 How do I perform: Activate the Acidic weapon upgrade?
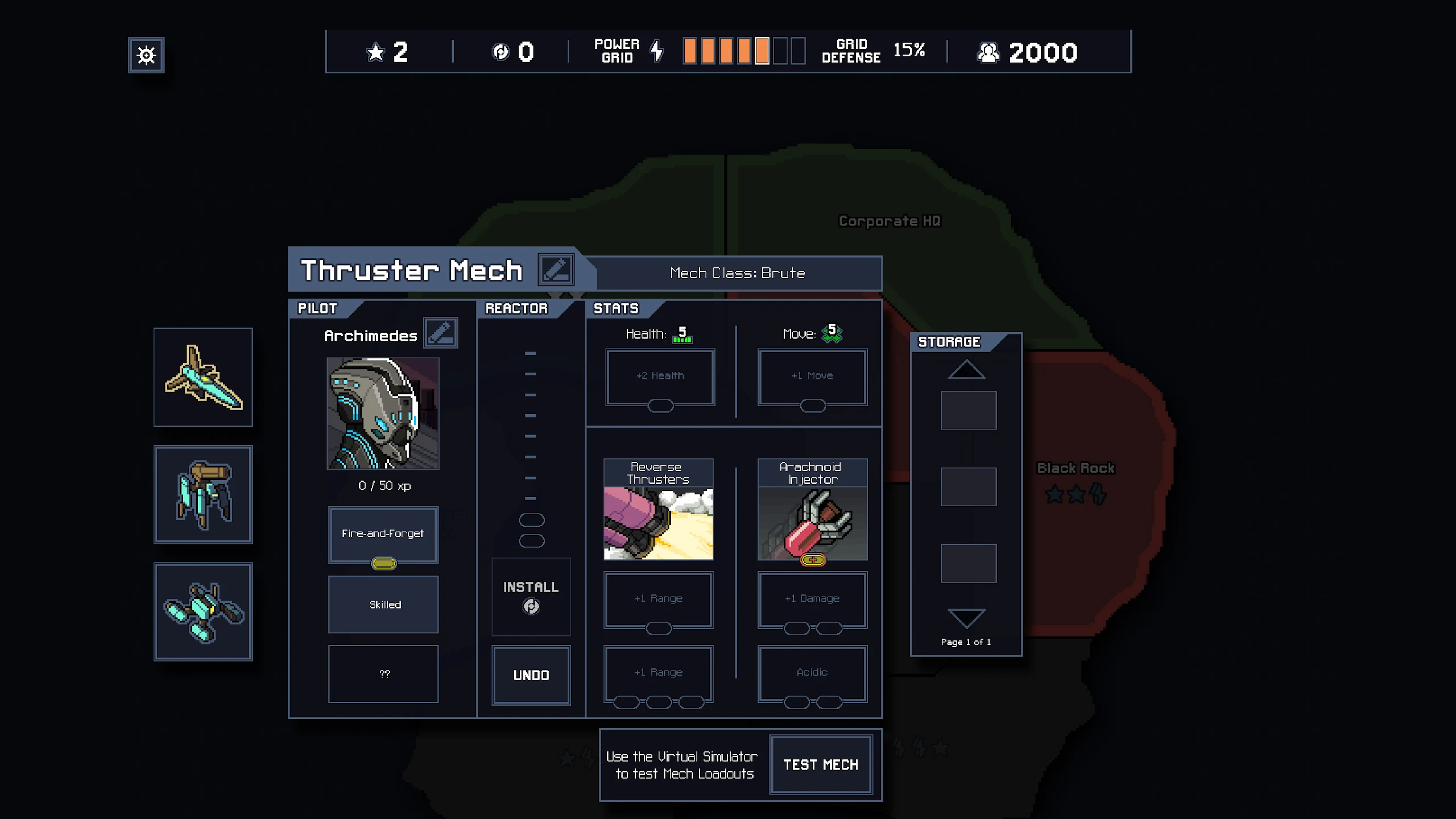point(812,672)
